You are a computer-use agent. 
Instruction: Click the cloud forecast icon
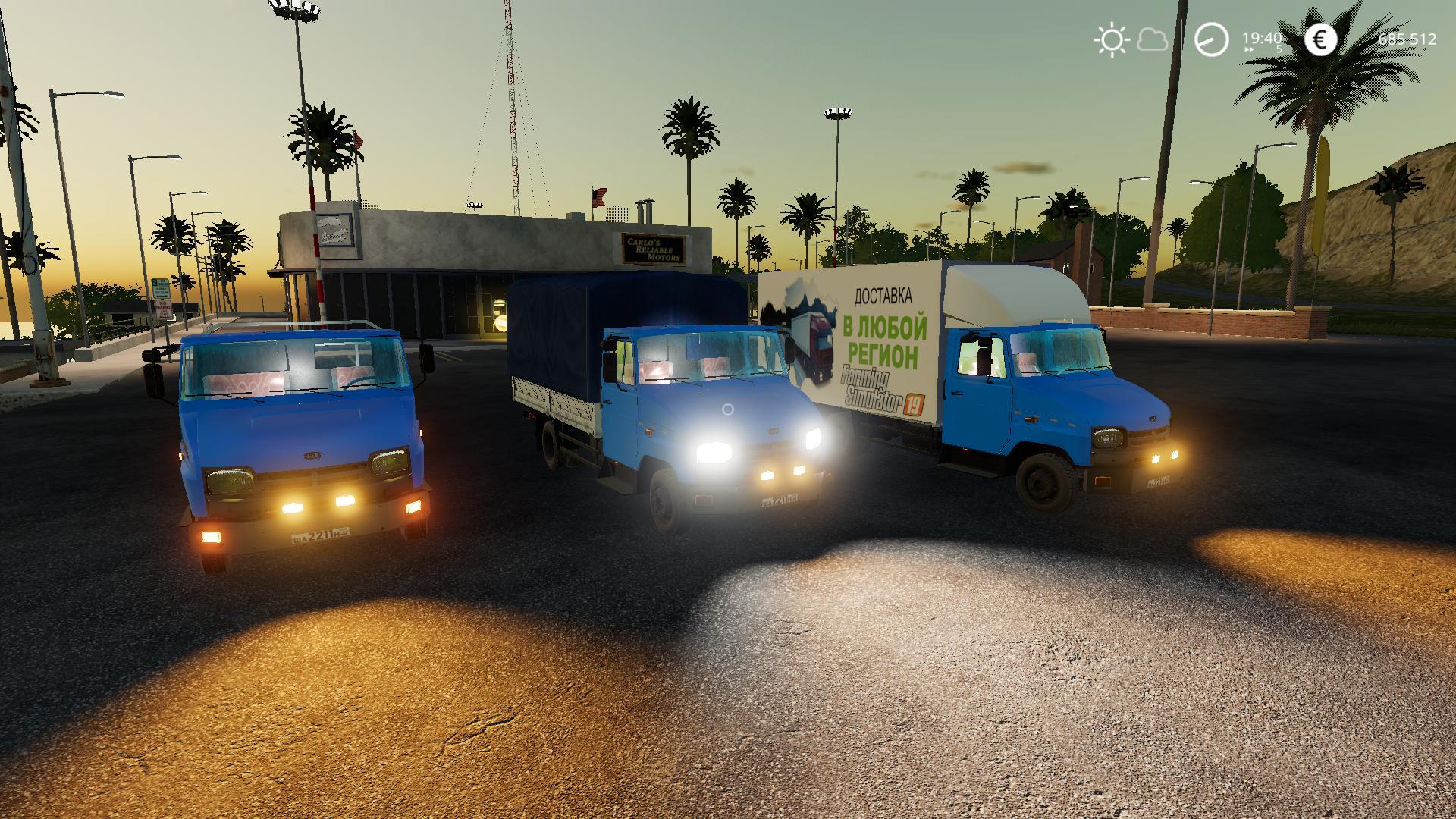coord(1153,39)
